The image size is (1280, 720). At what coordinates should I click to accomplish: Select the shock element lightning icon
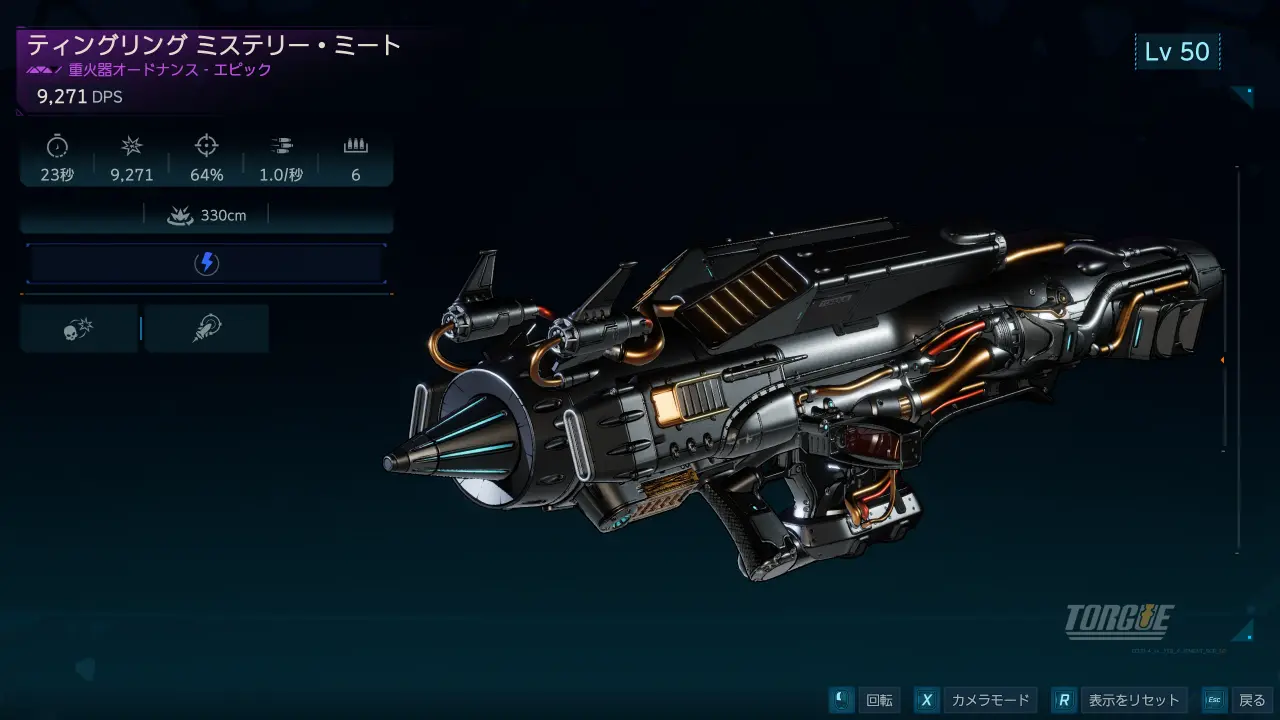pyautogui.click(x=206, y=263)
